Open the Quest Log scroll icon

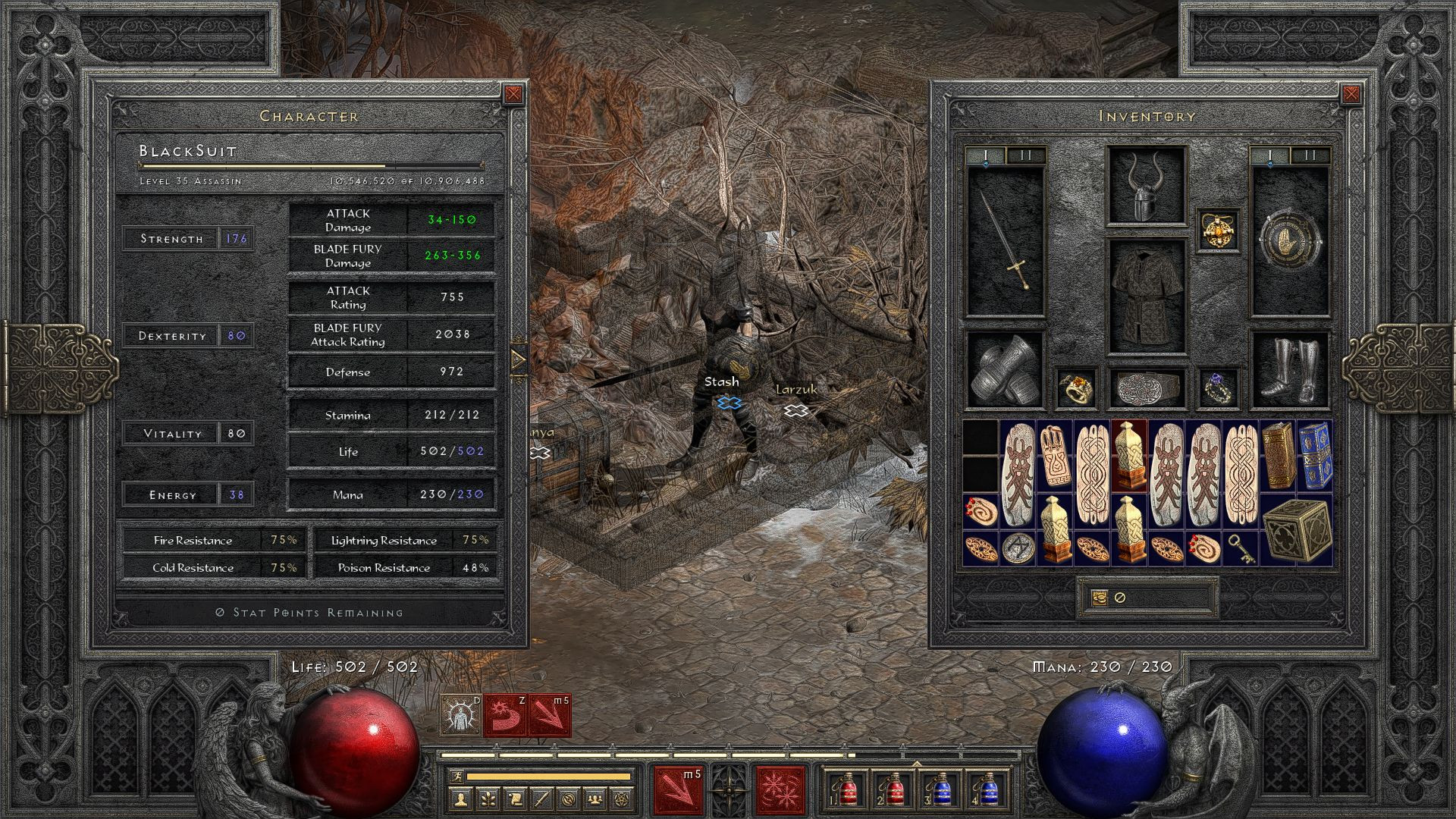515,800
